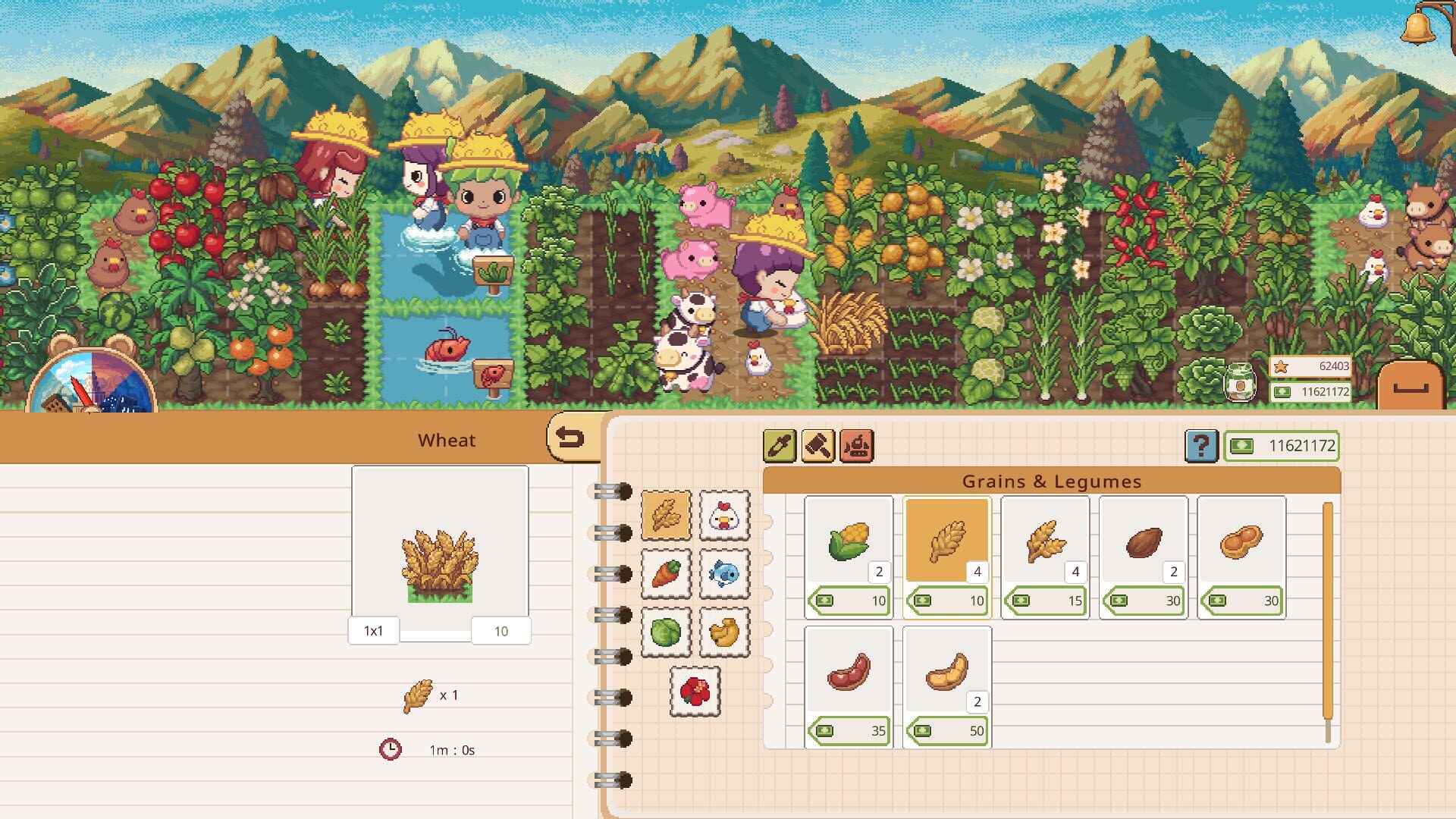Open the help question mark button

pos(1200,446)
